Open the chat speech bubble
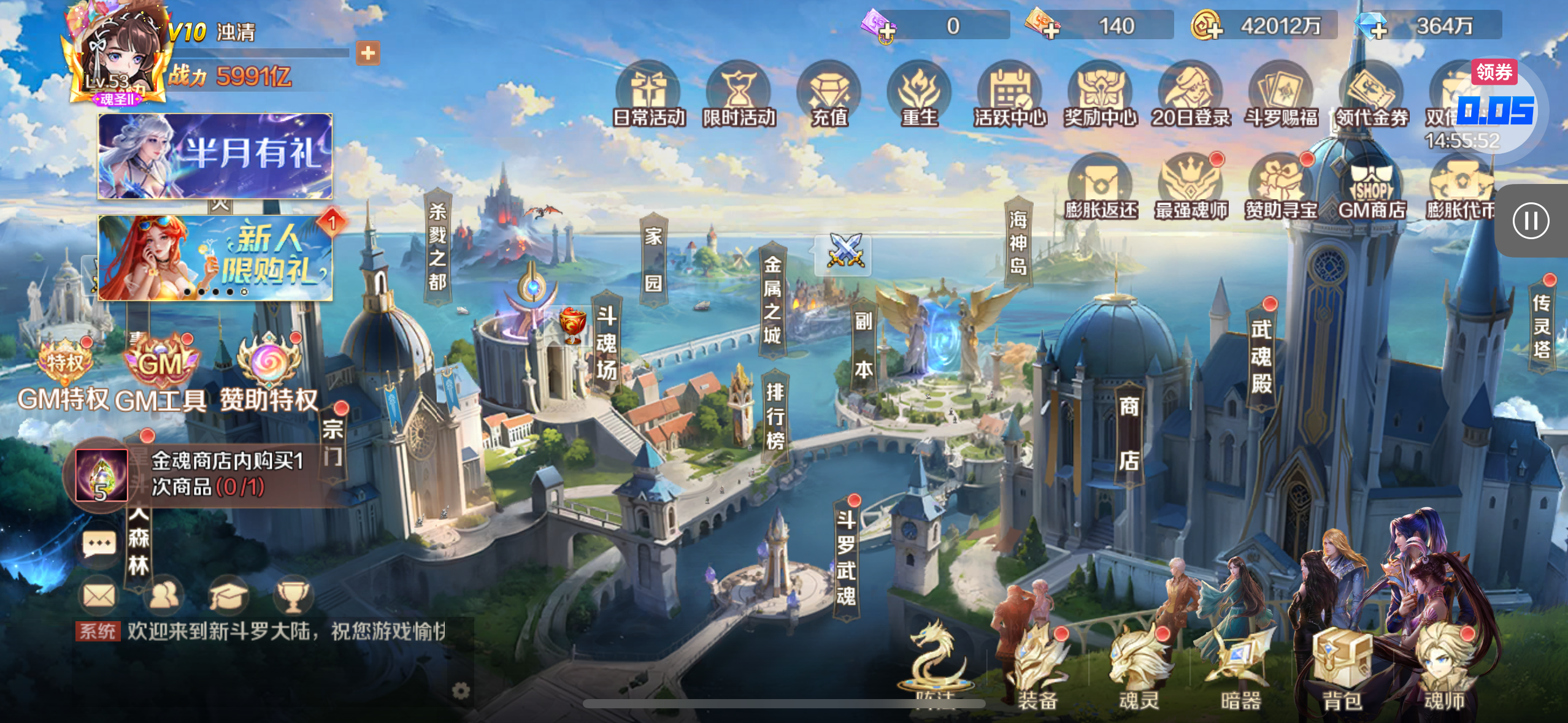Image resolution: width=1568 pixels, height=723 pixels. click(99, 543)
